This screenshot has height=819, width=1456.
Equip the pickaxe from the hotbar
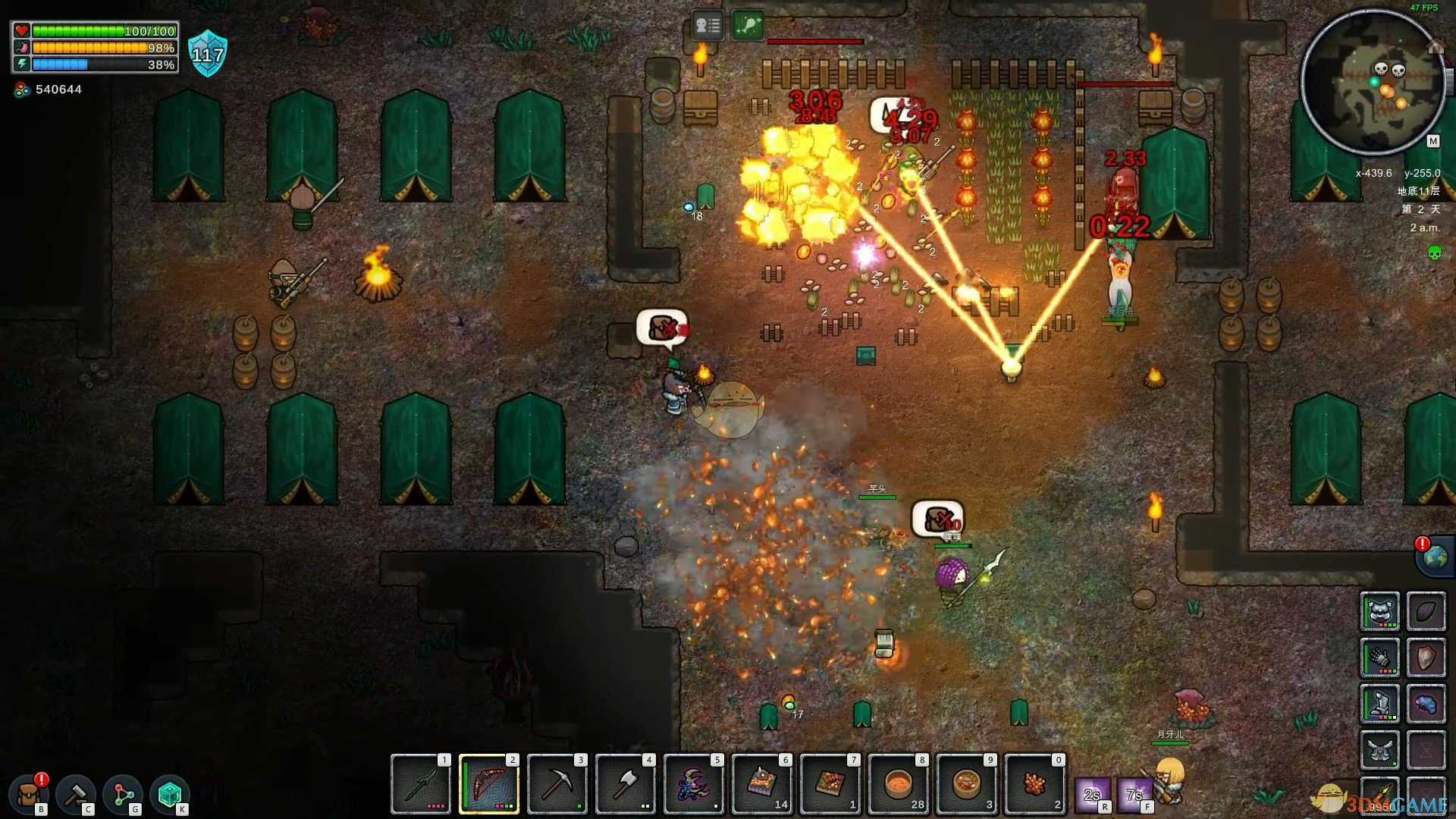pyautogui.click(x=557, y=783)
